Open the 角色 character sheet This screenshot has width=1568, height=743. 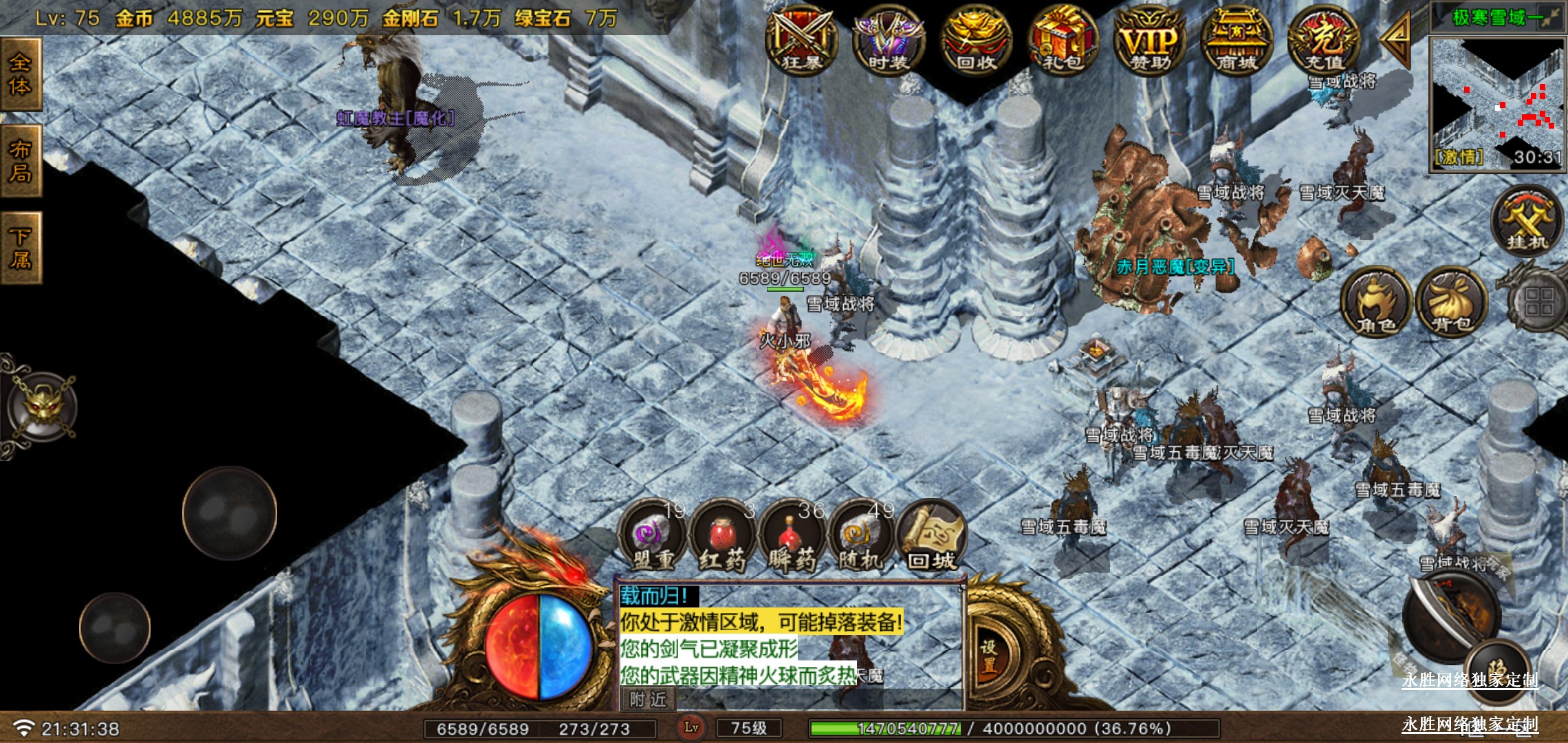pyautogui.click(x=1376, y=303)
